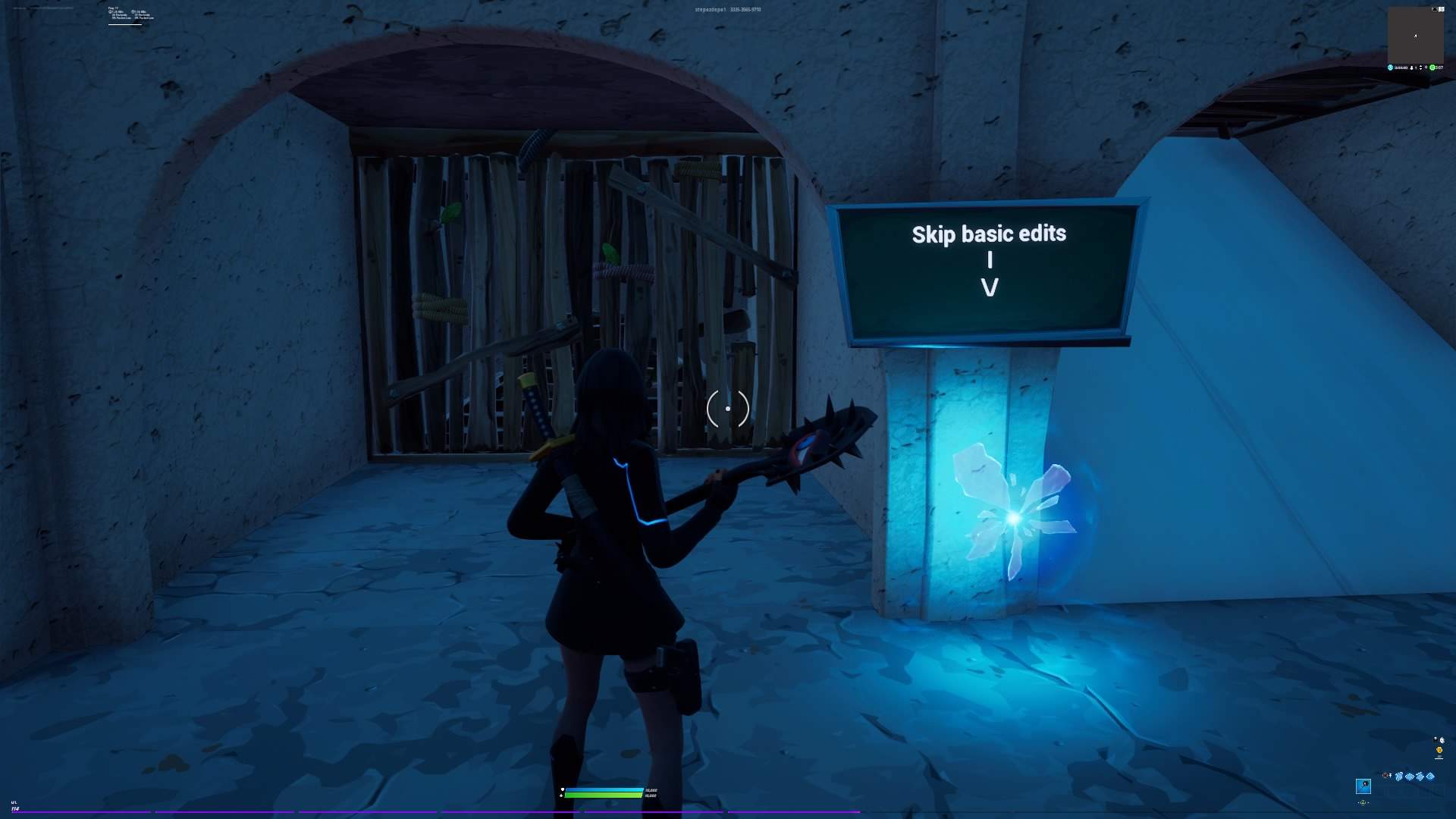The height and width of the screenshot is (819, 1456).
Task: Click the green ping indicator icon beneath the minimap
Action: pyautogui.click(x=1432, y=67)
